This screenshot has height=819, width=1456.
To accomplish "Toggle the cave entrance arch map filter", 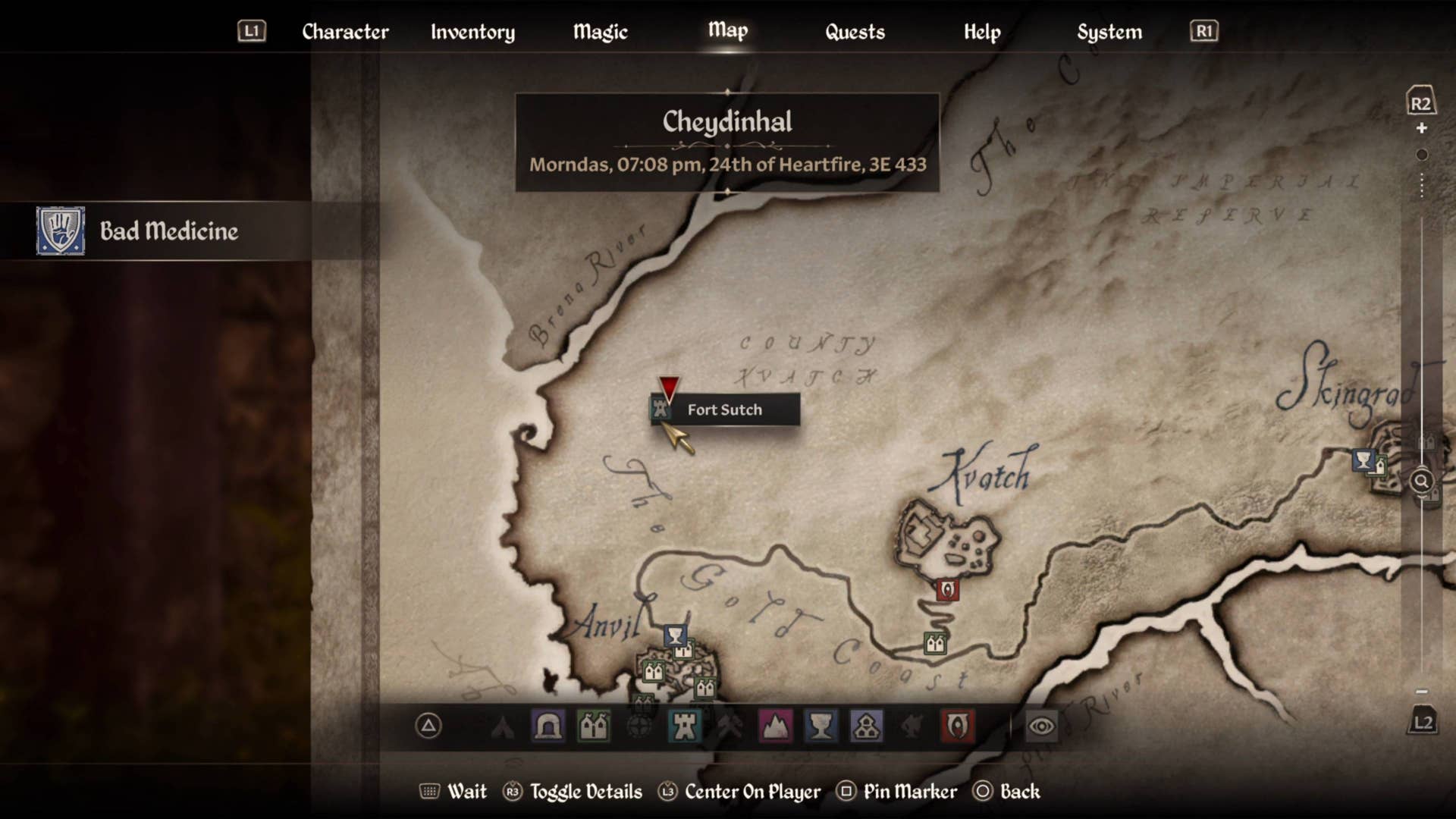I will click(548, 726).
